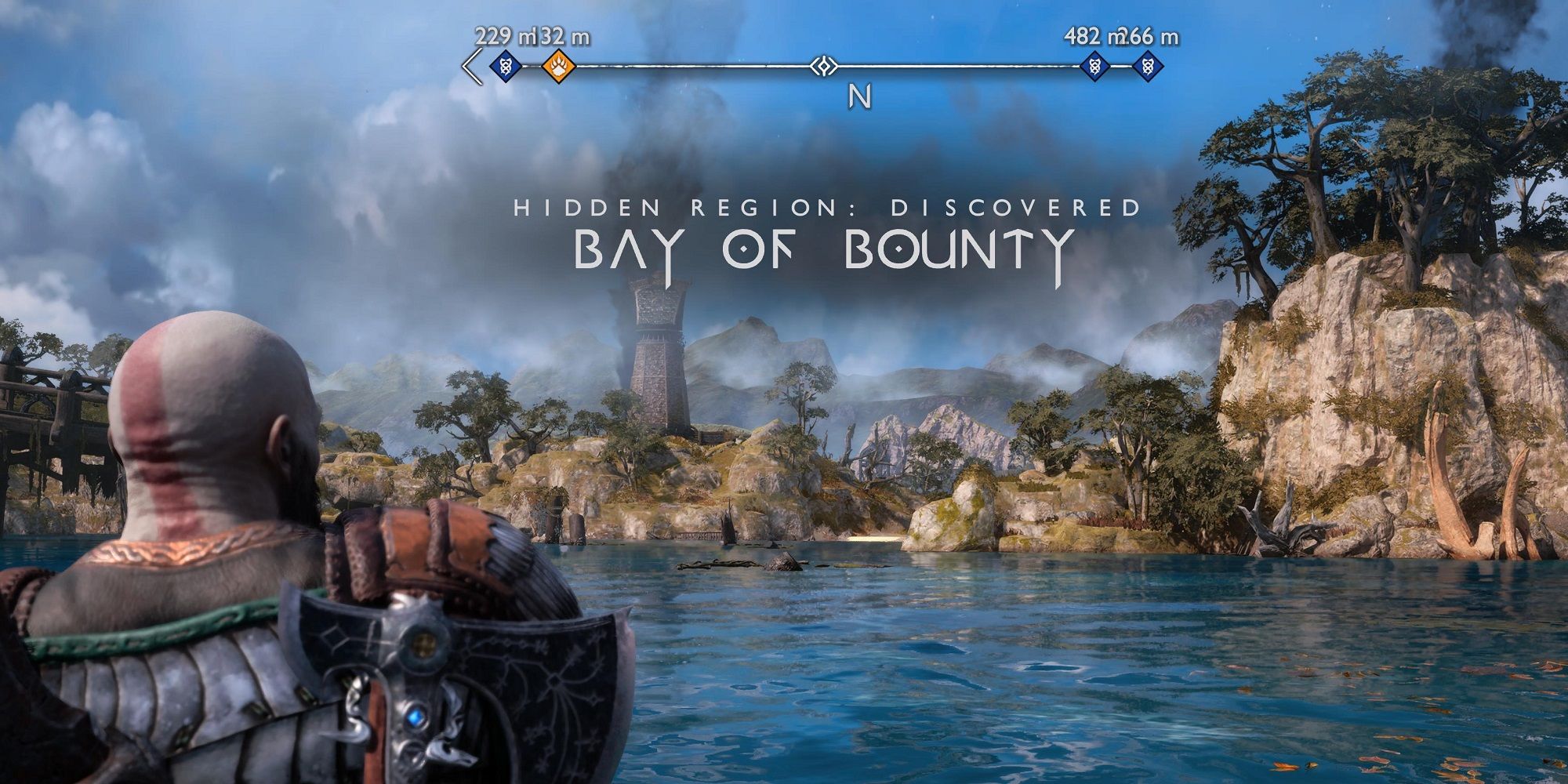Select the orange bear paw objective marker
This screenshot has height=784, width=1568.
558,67
